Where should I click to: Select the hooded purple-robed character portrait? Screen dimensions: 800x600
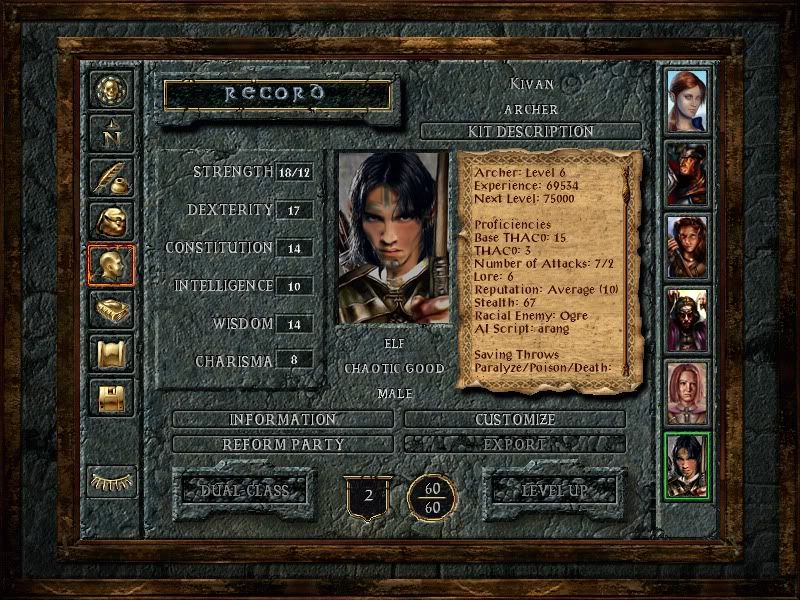tap(687, 319)
